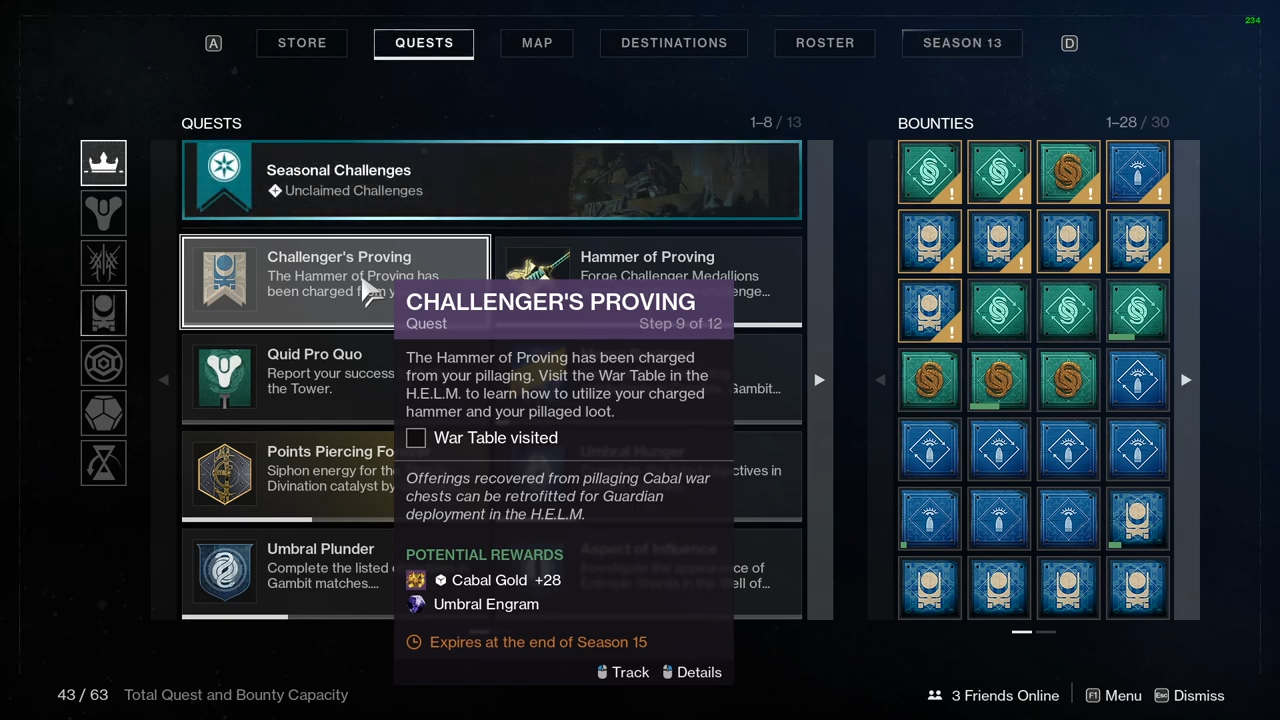
Task: Select the Quests tab
Action: coord(424,43)
